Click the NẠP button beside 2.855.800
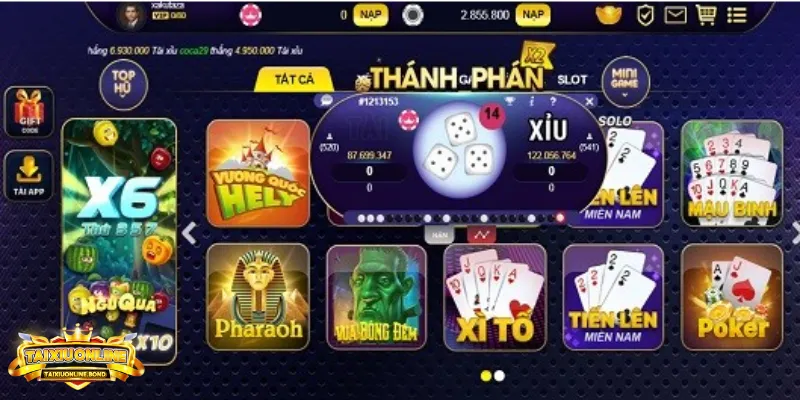The image size is (800, 400). click(533, 15)
